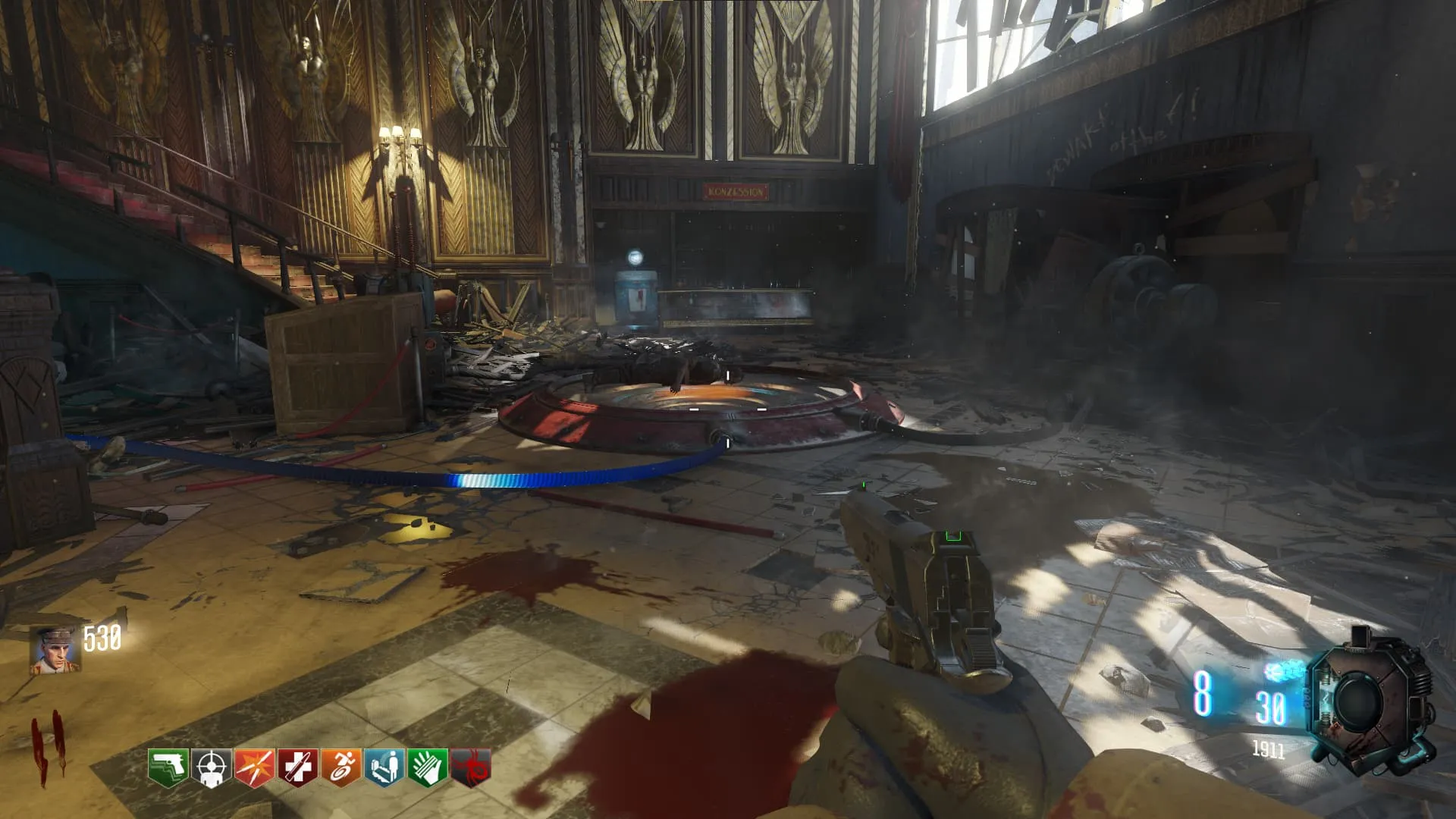The height and width of the screenshot is (819, 1456).
Task: Click the Quick Revive blue perk icon
Action: coord(384,767)
